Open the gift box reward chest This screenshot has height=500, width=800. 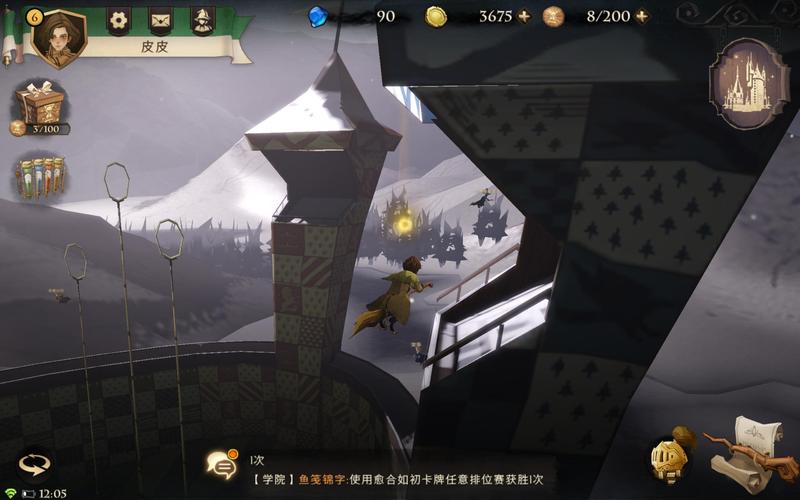click(x=40, y=104)
